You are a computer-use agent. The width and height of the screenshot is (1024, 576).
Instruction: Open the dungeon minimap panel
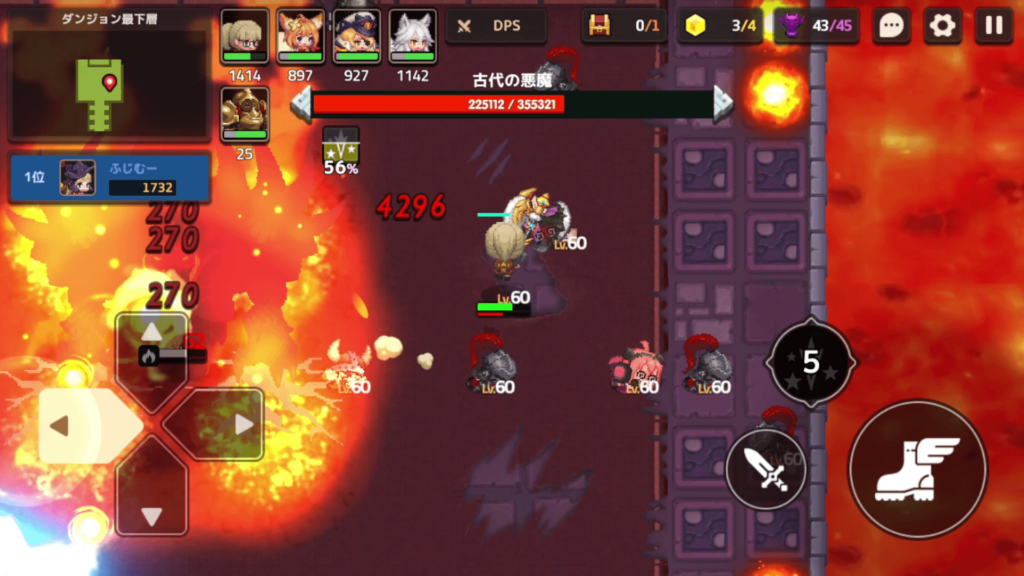point(108,76)
